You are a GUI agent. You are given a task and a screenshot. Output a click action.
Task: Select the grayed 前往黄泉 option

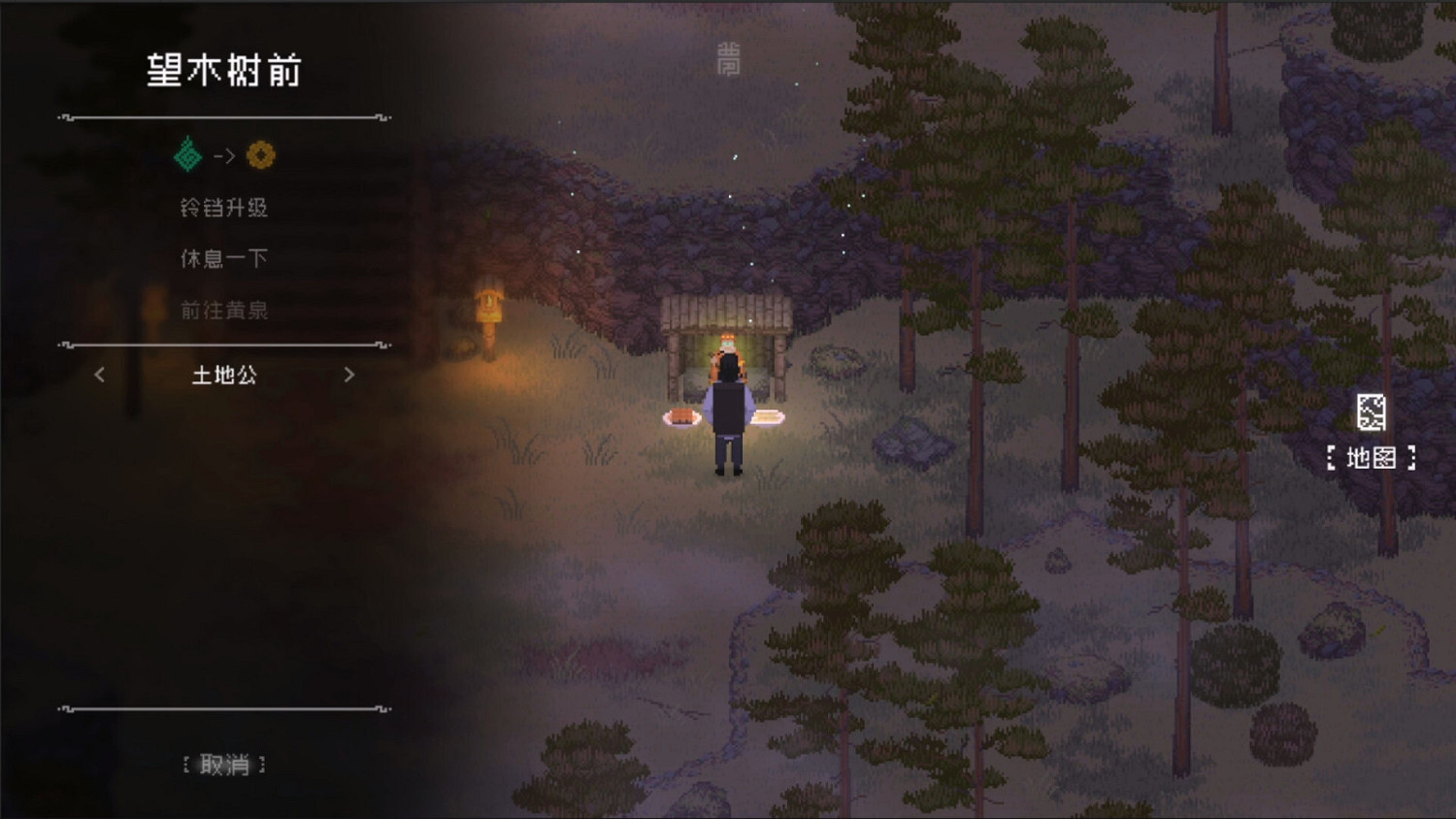[224, 311]
